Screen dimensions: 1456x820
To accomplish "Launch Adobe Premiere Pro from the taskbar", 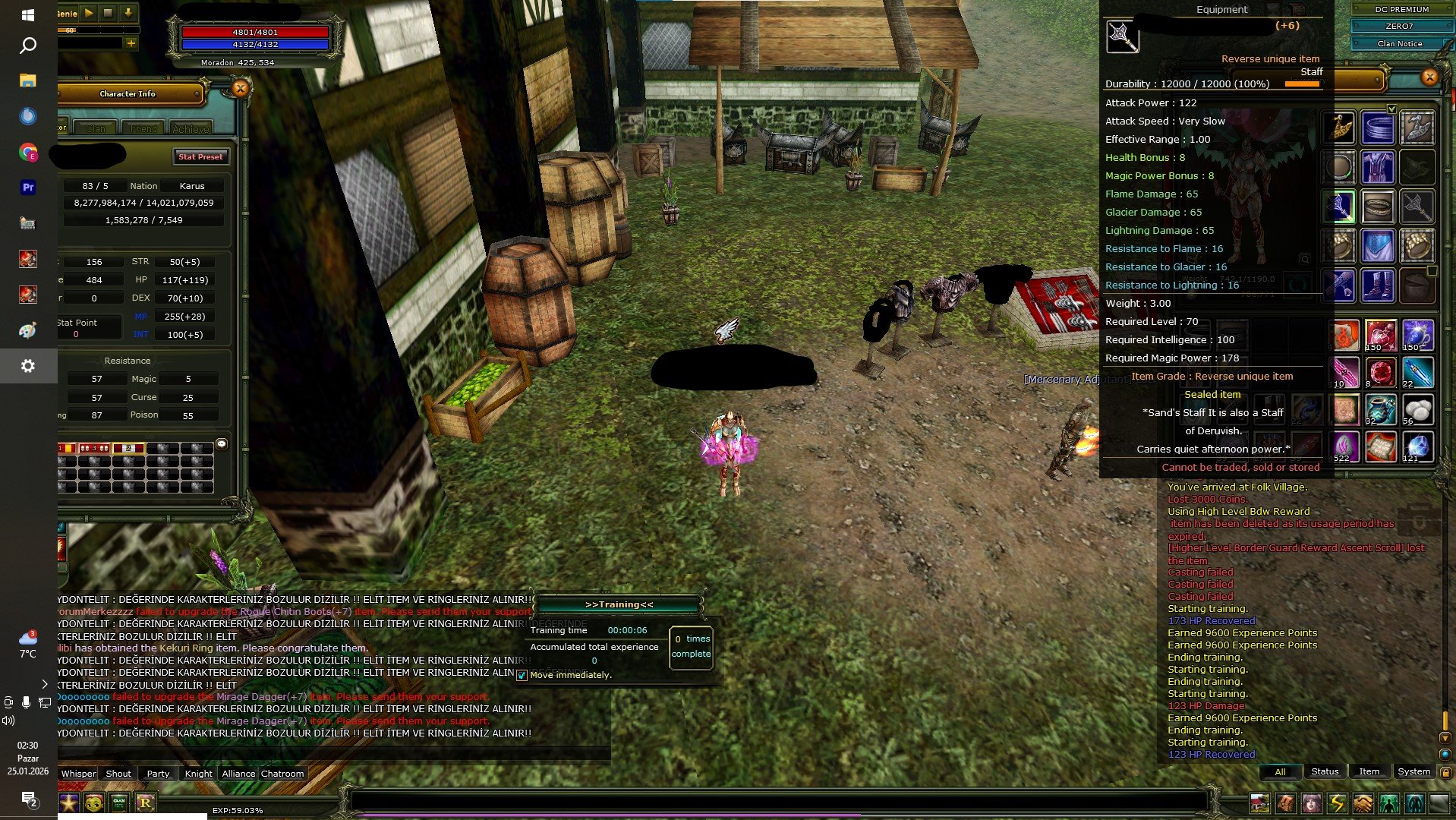I will click(x=28, y=188).
